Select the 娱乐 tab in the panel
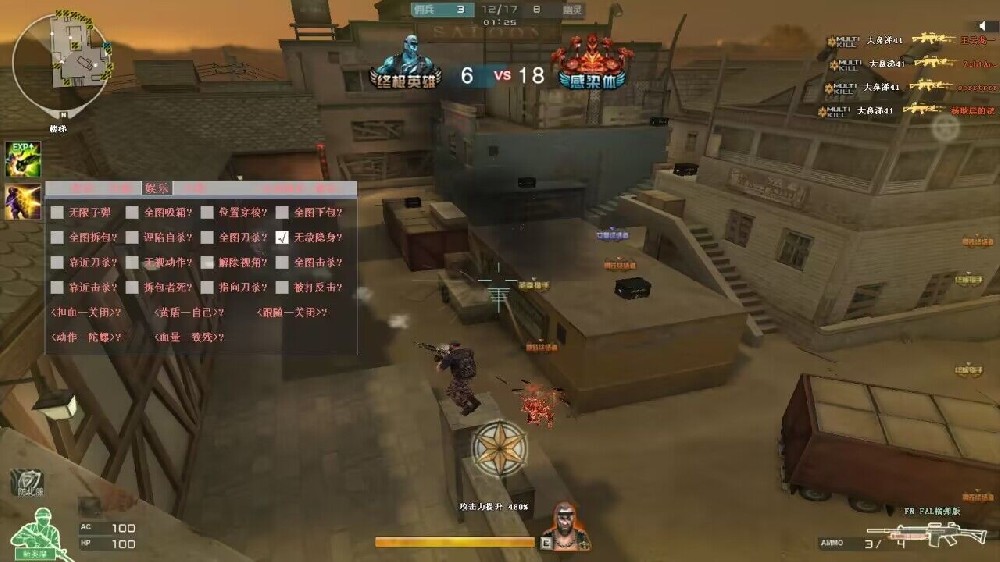 tap(157, 188)
